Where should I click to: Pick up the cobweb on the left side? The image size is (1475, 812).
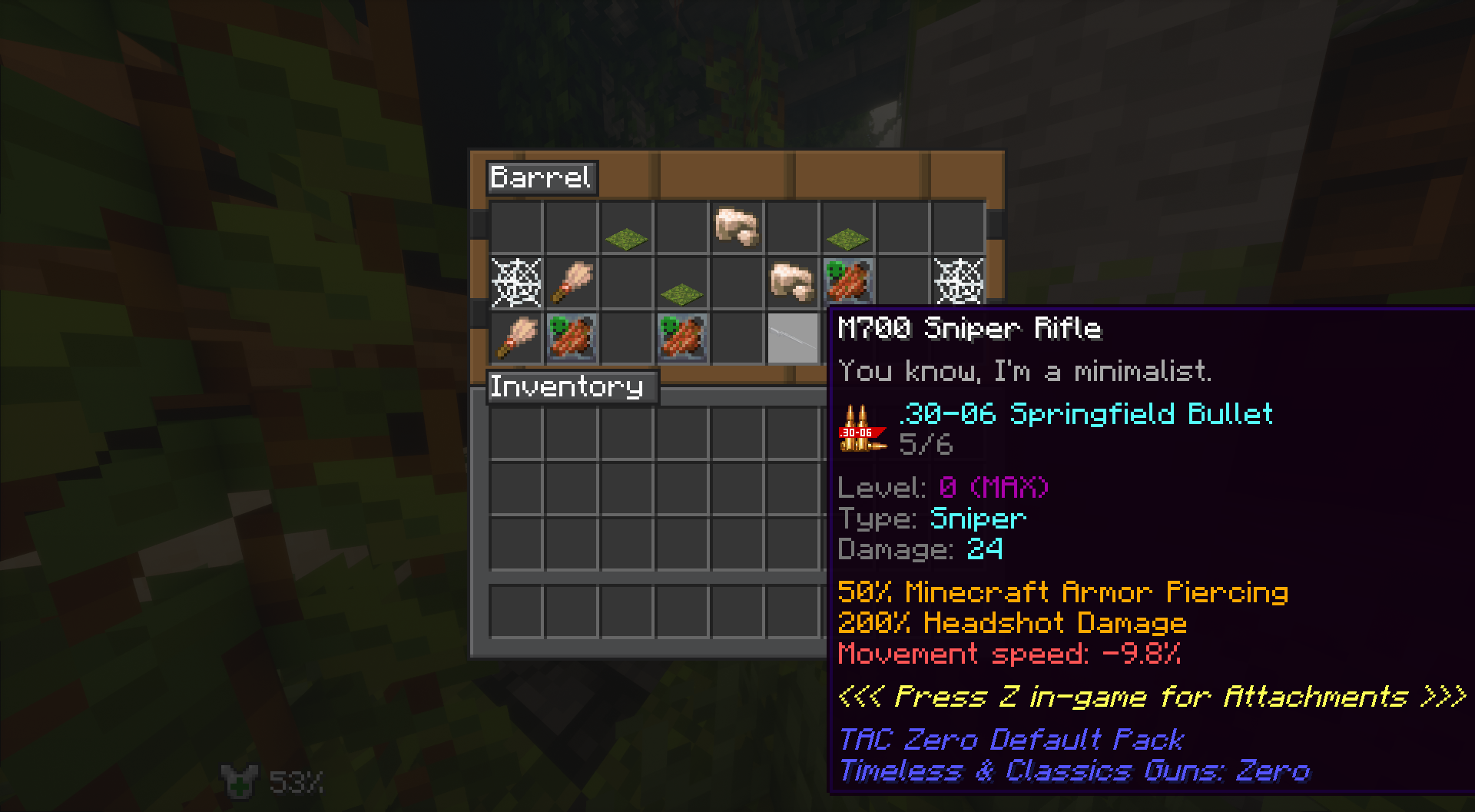515,280
